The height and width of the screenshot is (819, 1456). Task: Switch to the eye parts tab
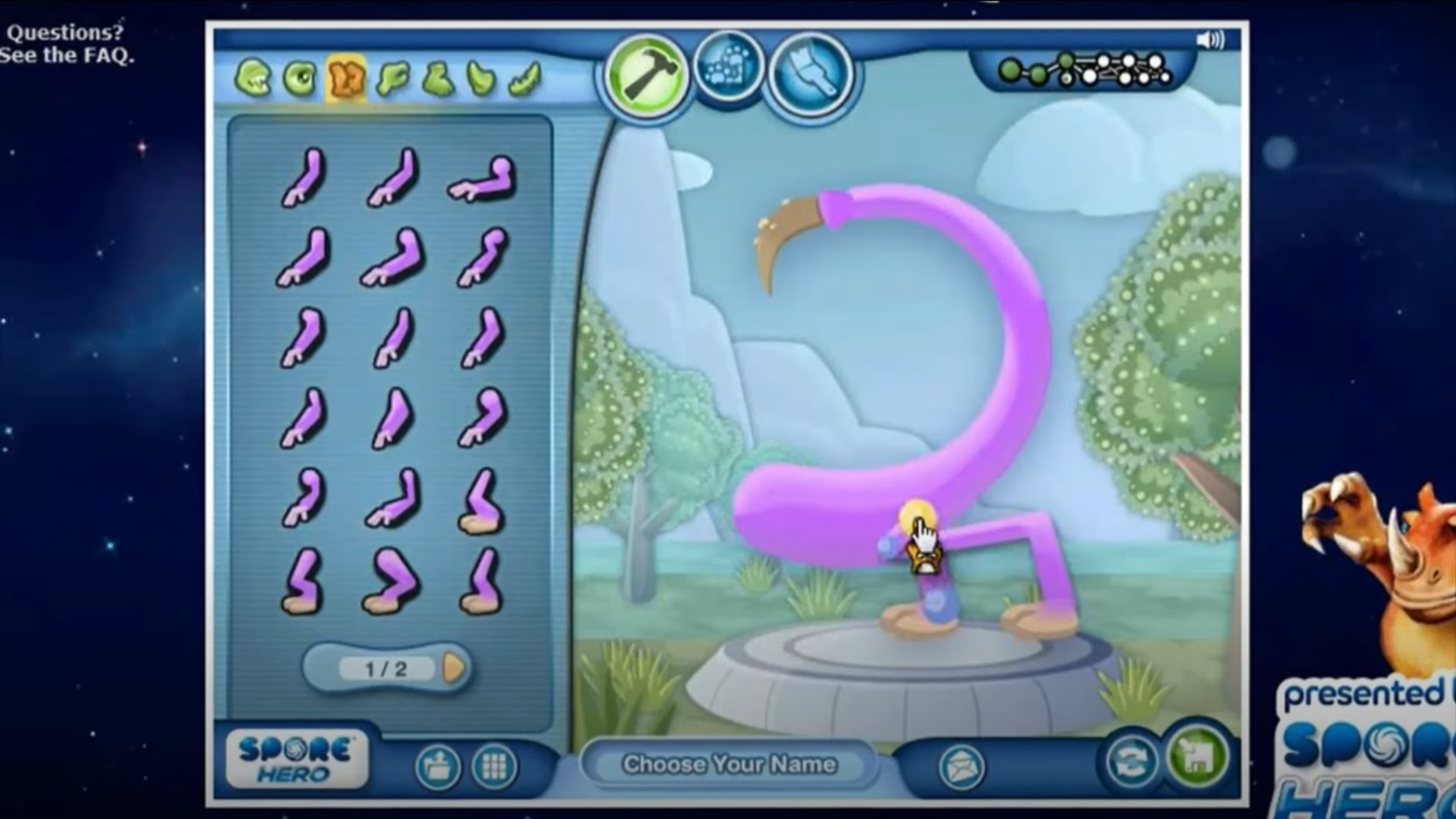(301, 77)
